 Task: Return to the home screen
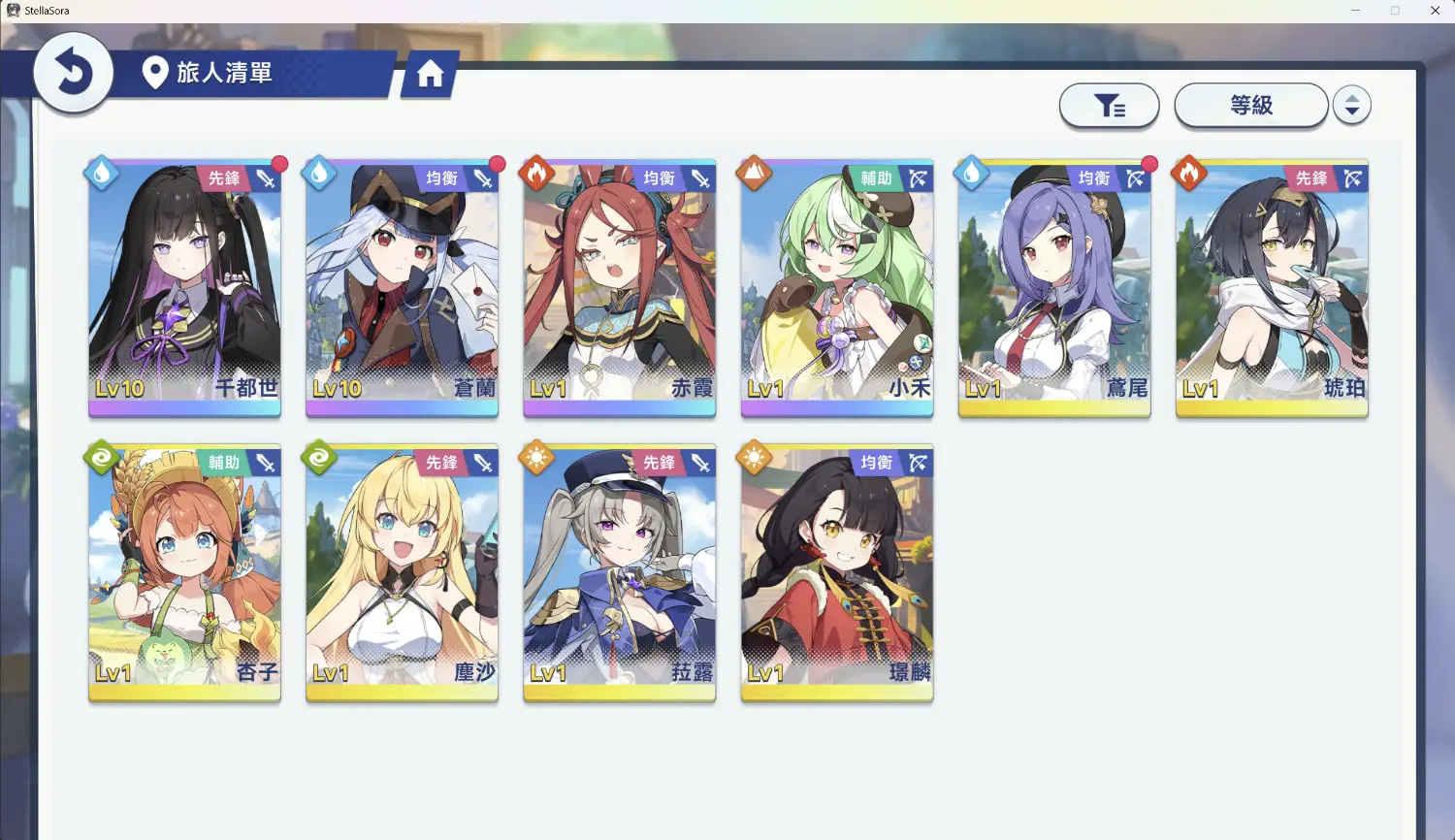click(x=430, y=74)
